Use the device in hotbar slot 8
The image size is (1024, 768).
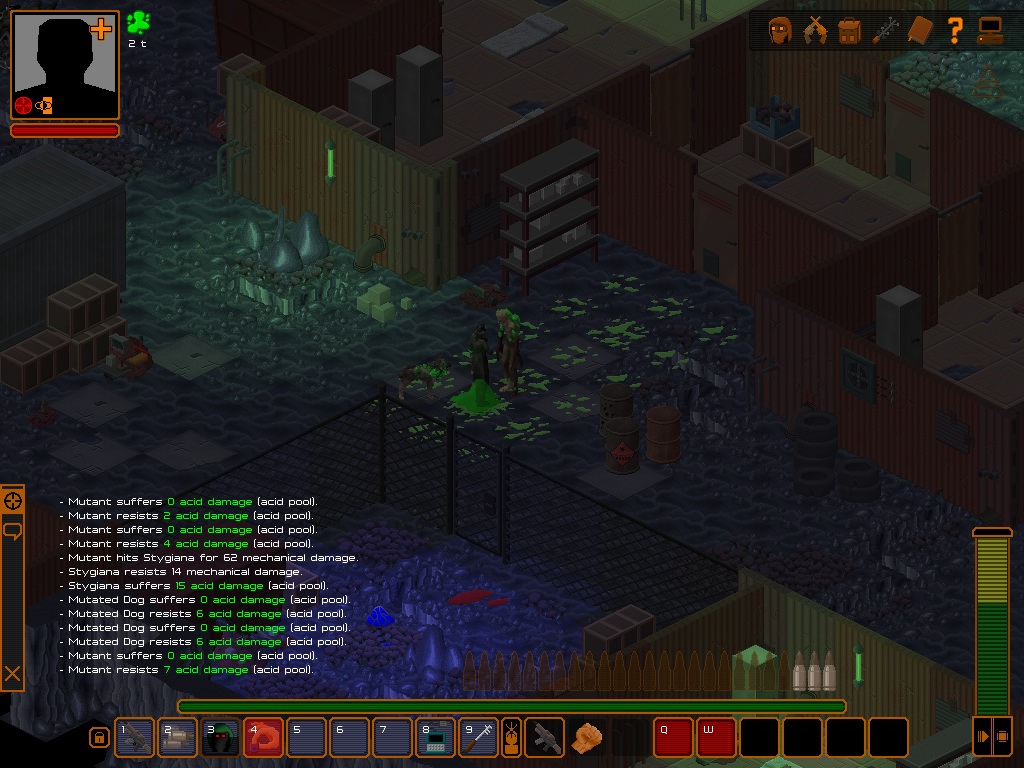[x=435, y=738]
